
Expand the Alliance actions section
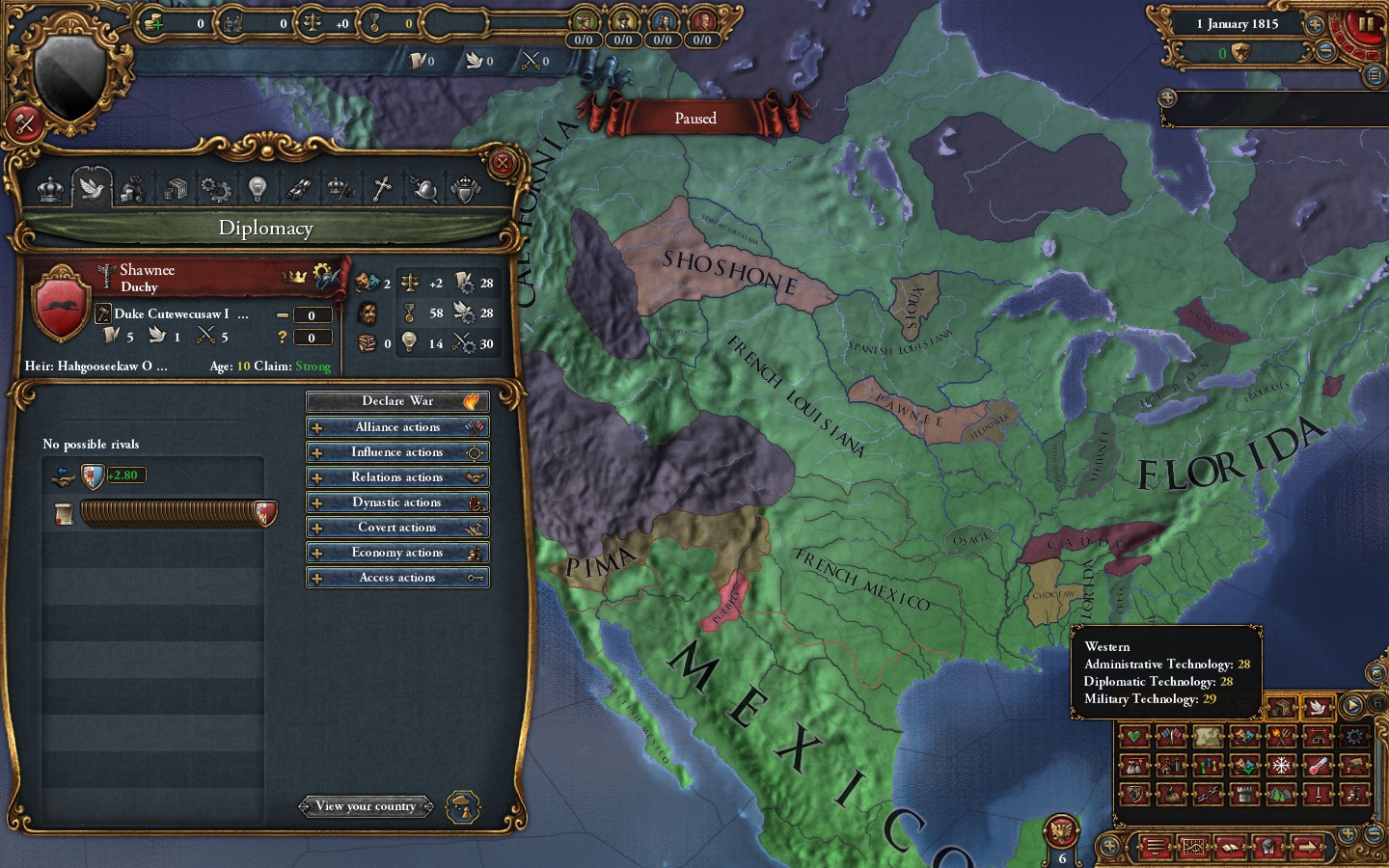397,426
